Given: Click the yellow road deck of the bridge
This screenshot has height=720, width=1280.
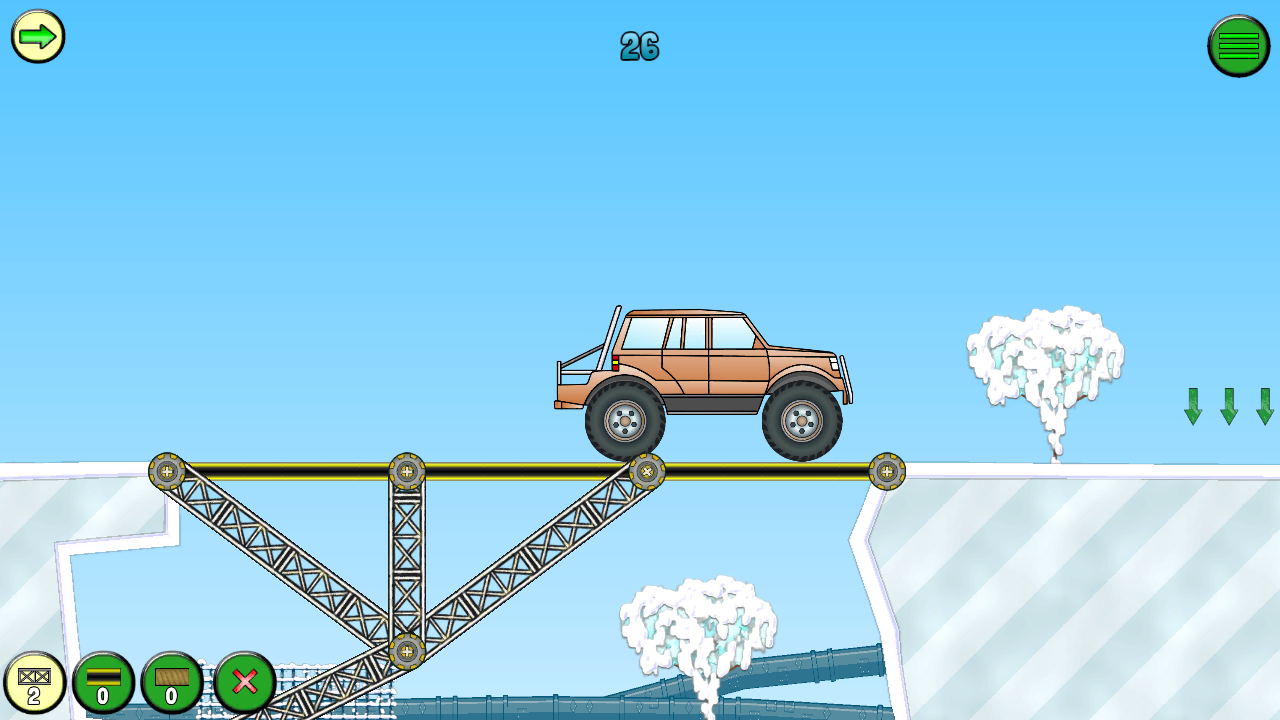Looking at the screenshot, I should (530, 470).
